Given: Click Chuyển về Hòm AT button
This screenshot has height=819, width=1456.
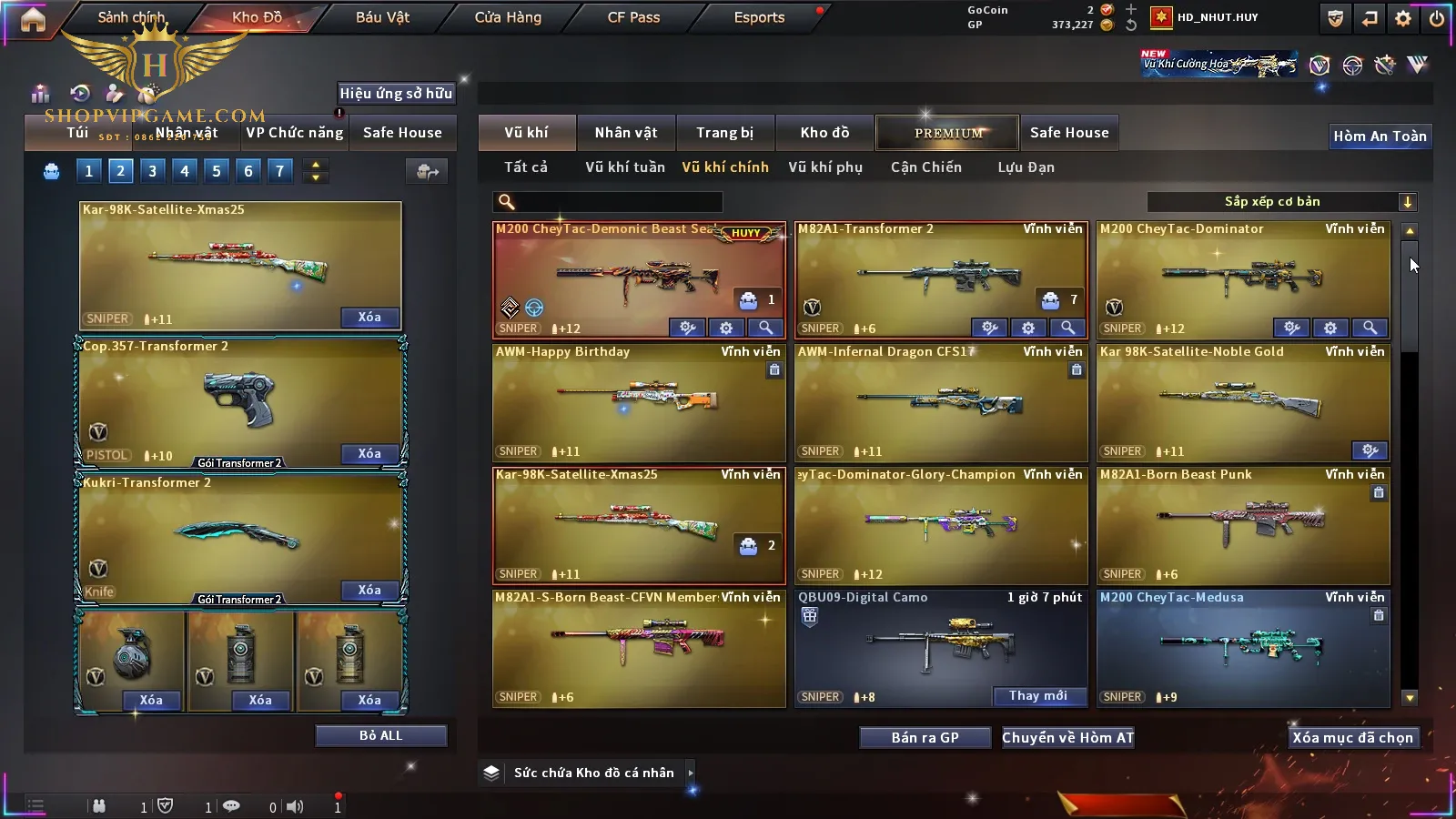Looking at the screenshot, I should (x=1067, y=737).
